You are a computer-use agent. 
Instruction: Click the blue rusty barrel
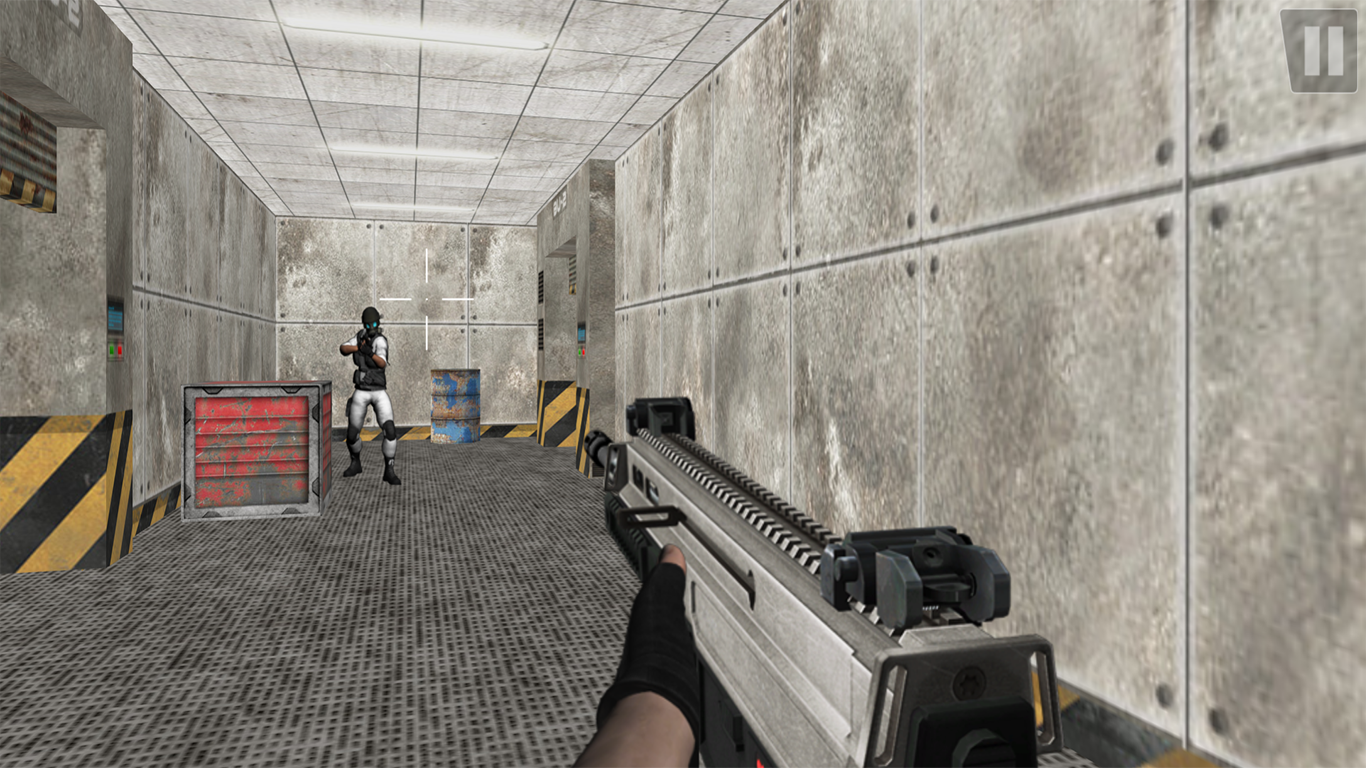coord(455,405)
